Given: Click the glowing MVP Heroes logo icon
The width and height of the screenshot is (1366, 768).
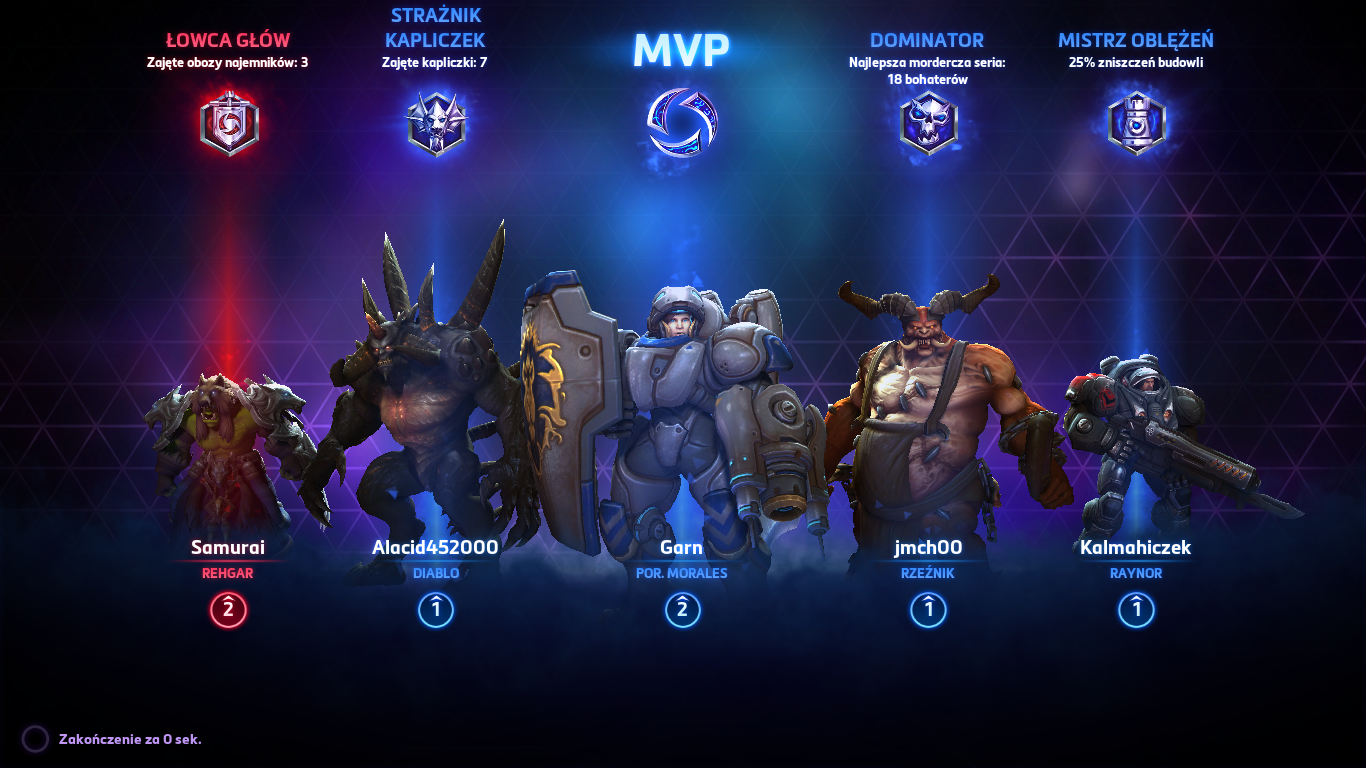Looking at the screenshot, I should point(683,122).
